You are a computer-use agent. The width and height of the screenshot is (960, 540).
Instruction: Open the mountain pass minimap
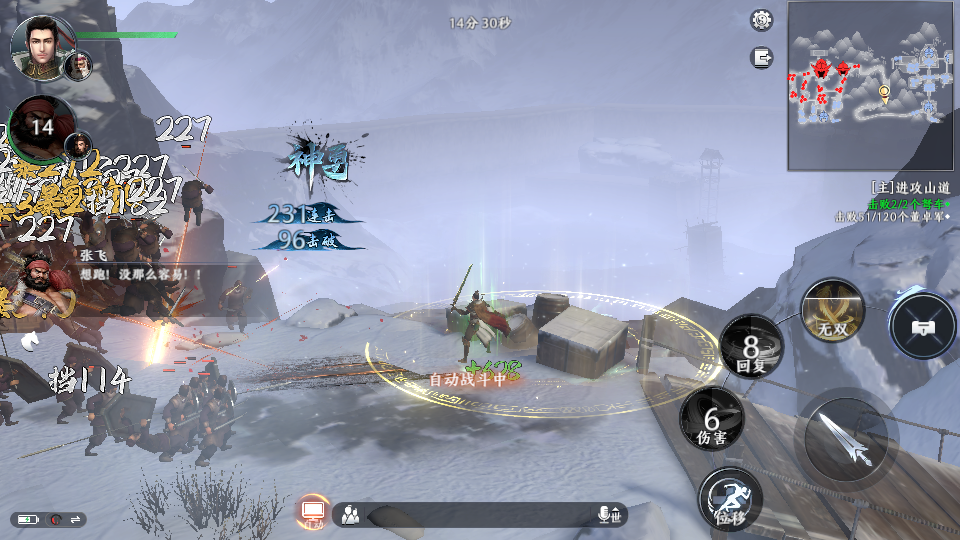pos(871,86)
